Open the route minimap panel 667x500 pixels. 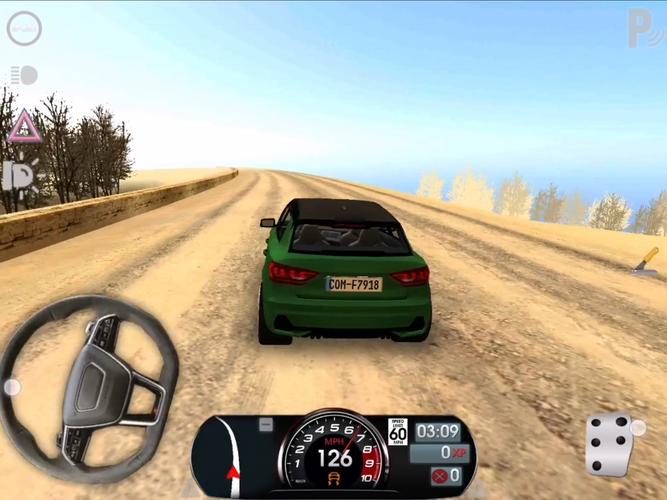pyautogui.click(x=225, y=456)
